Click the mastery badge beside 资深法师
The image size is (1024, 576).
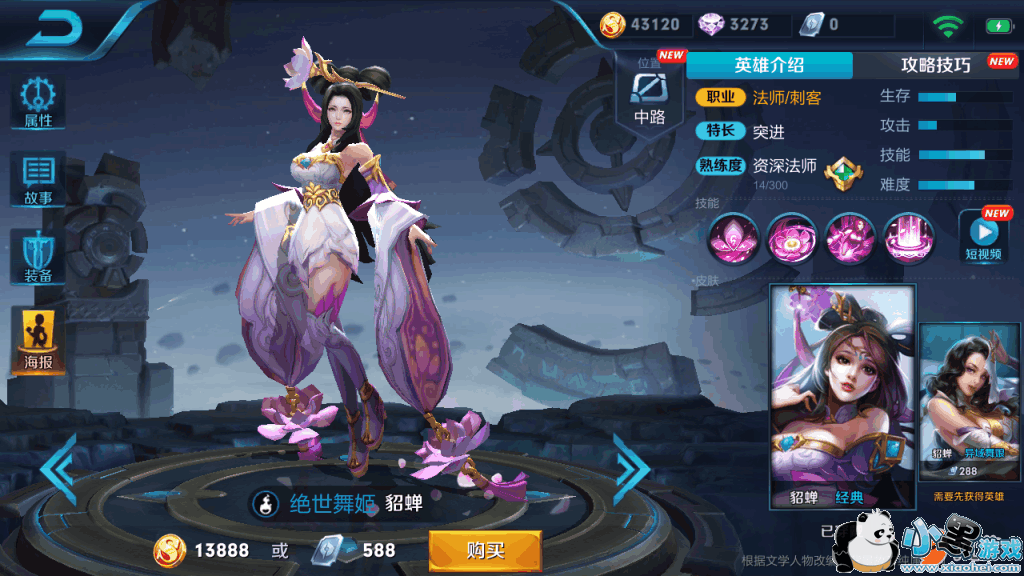pos(841,174)
